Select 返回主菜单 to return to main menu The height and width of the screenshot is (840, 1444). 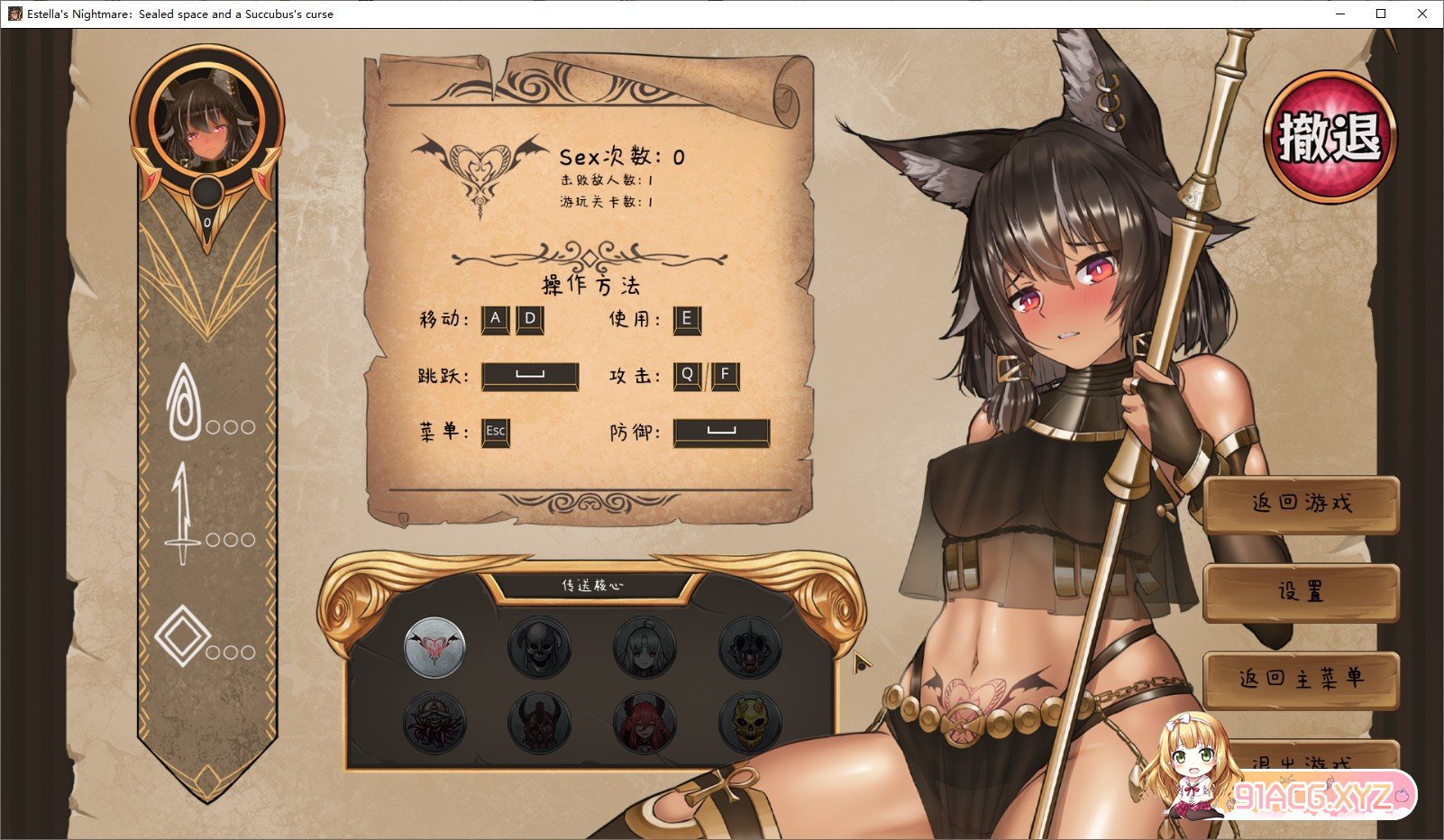(x=1301, y=680)
